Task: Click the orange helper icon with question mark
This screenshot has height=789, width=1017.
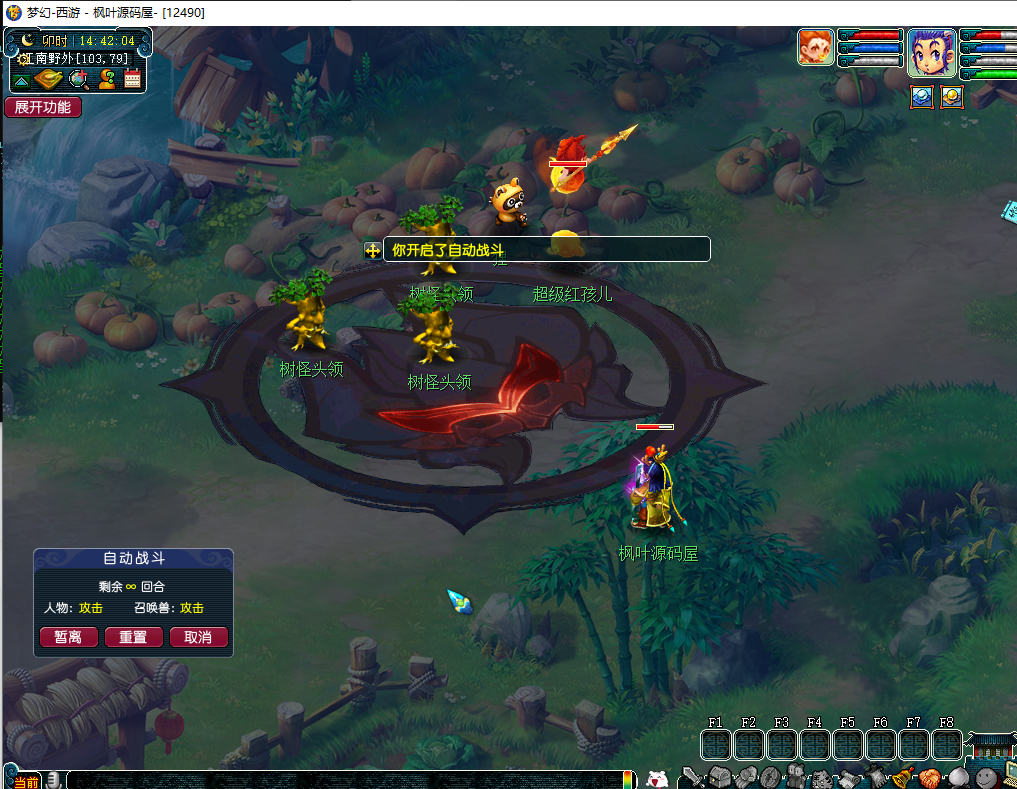Action: [106, 79]
